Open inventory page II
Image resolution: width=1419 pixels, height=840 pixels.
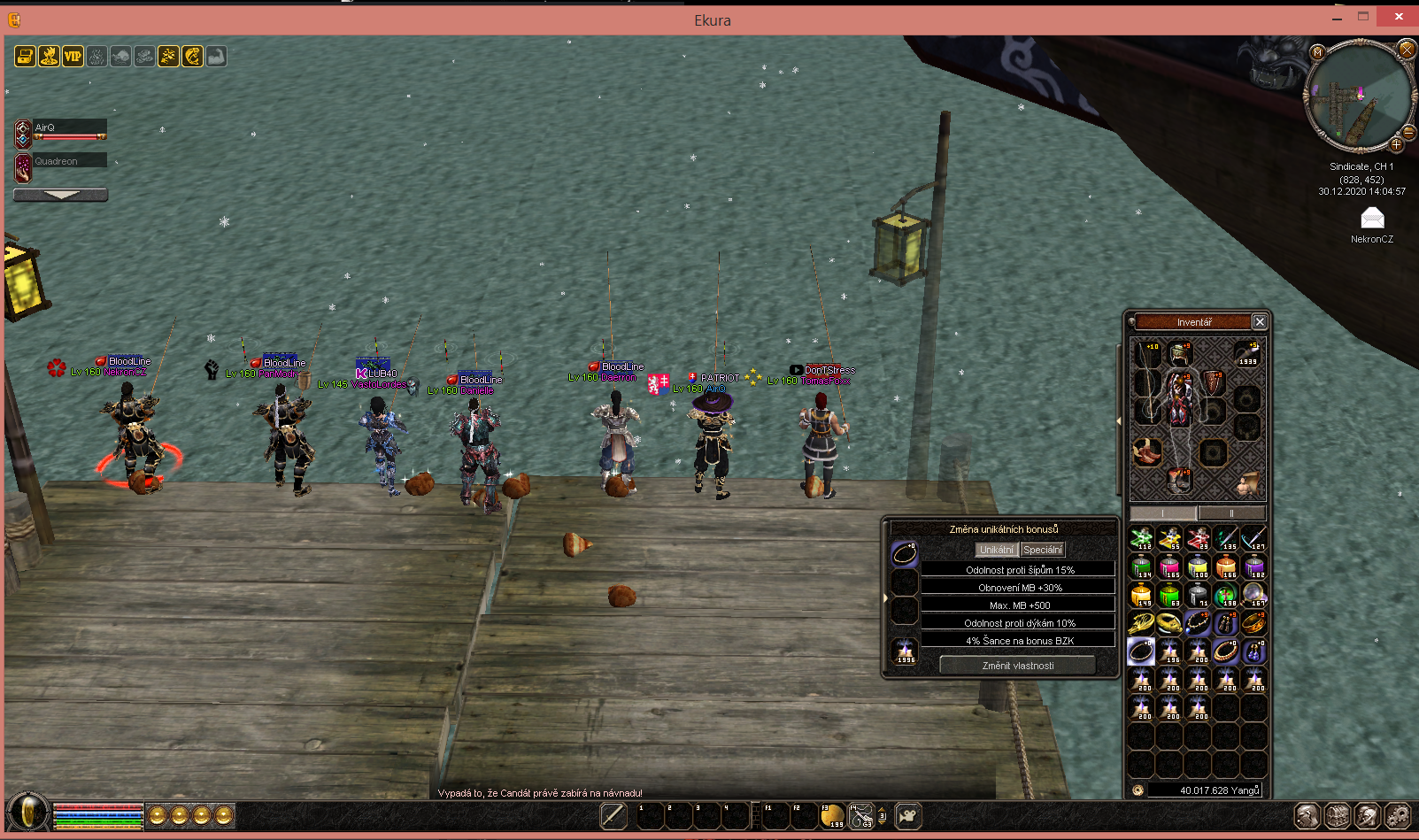point(1231,513)
